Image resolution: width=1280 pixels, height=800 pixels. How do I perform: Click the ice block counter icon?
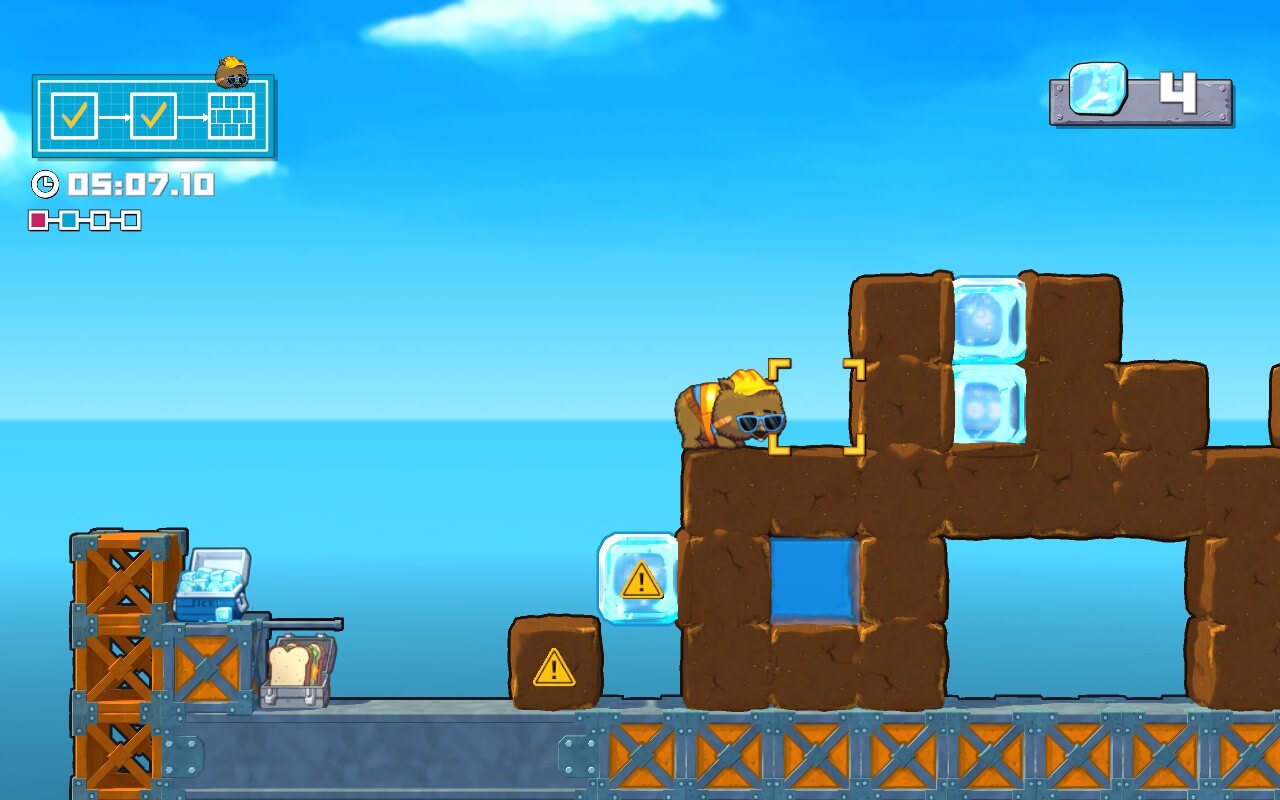coord(1098,89)
